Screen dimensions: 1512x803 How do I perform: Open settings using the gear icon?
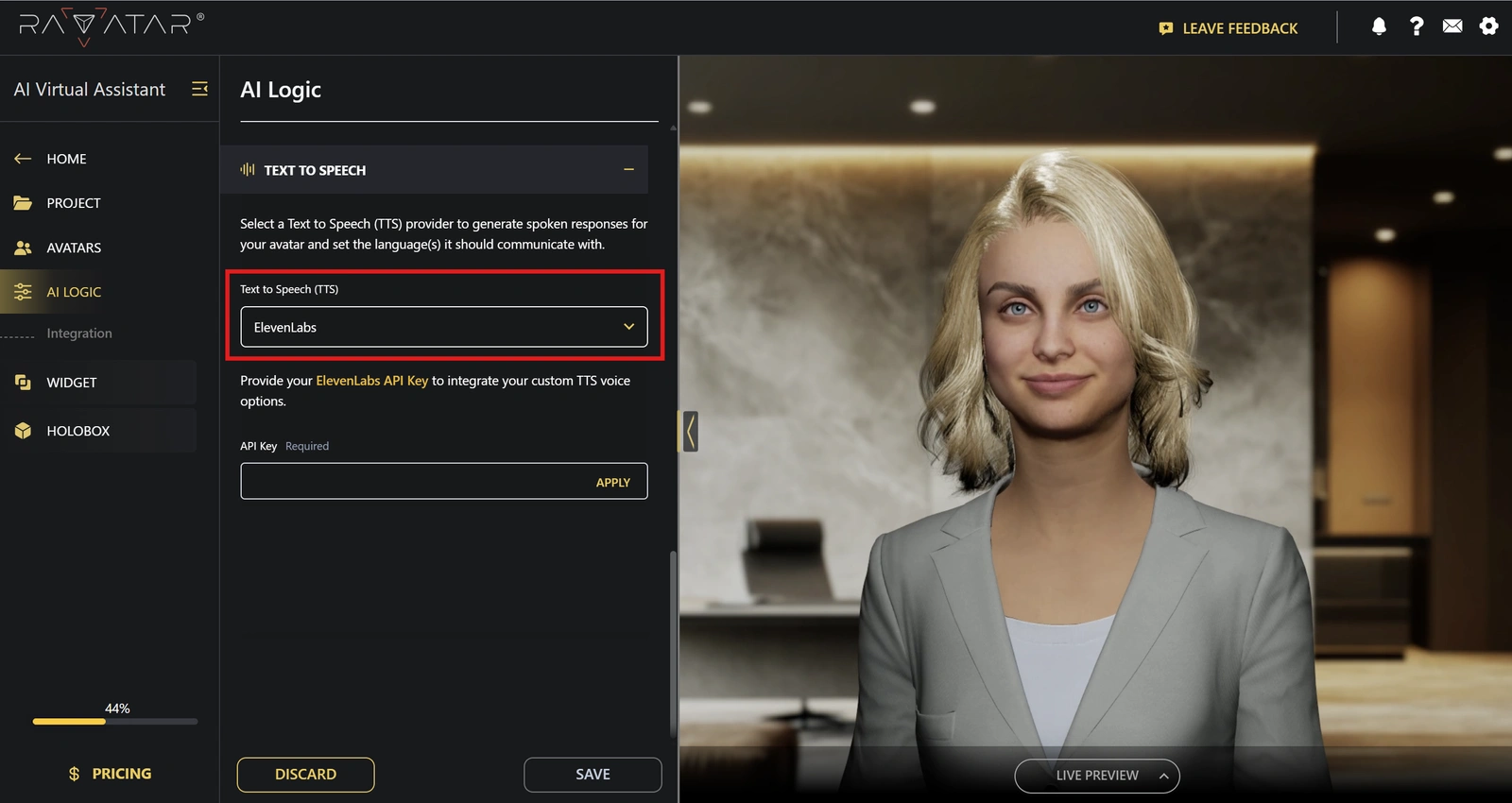pos(1489,26)
